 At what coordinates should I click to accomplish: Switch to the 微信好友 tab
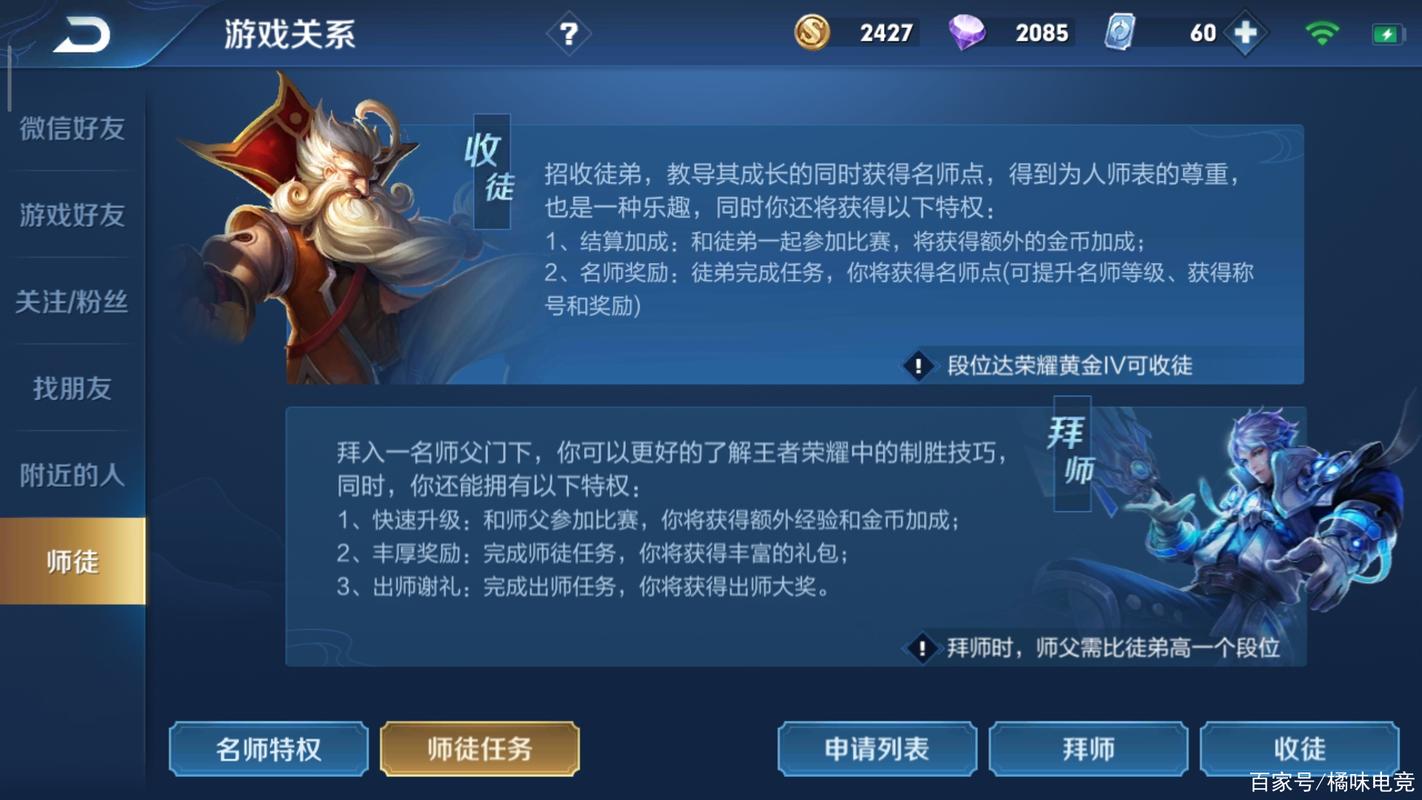pyautogui.click(x=70, y=128)
